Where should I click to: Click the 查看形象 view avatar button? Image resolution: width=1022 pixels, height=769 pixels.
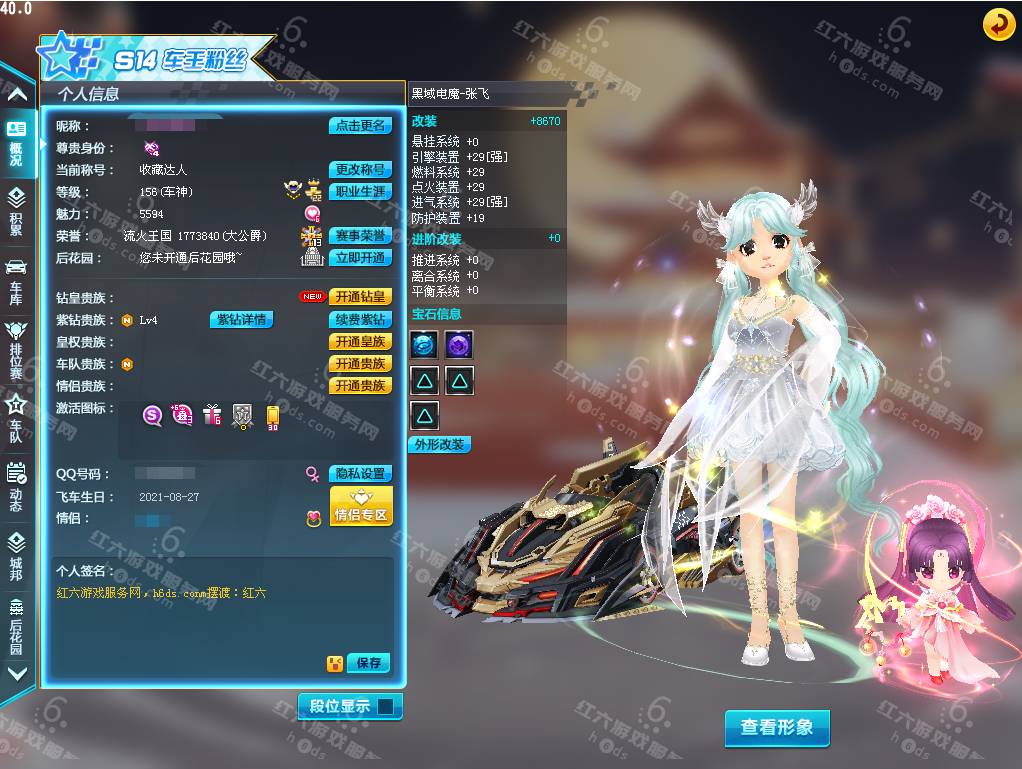coord(777,728)
